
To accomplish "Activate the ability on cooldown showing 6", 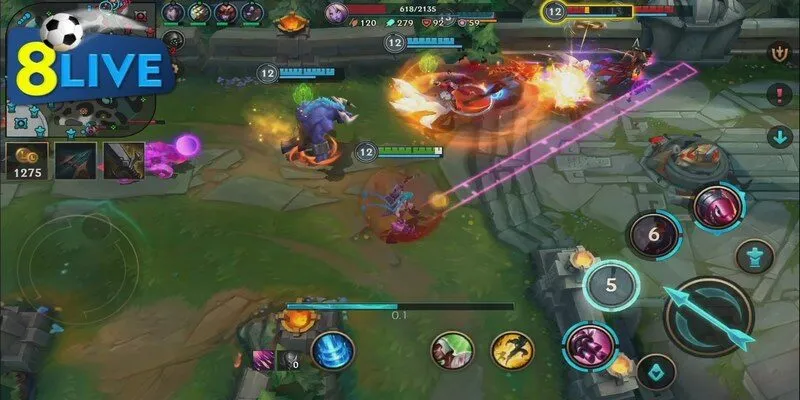I will pyautogui.click(x=653, y=236).
